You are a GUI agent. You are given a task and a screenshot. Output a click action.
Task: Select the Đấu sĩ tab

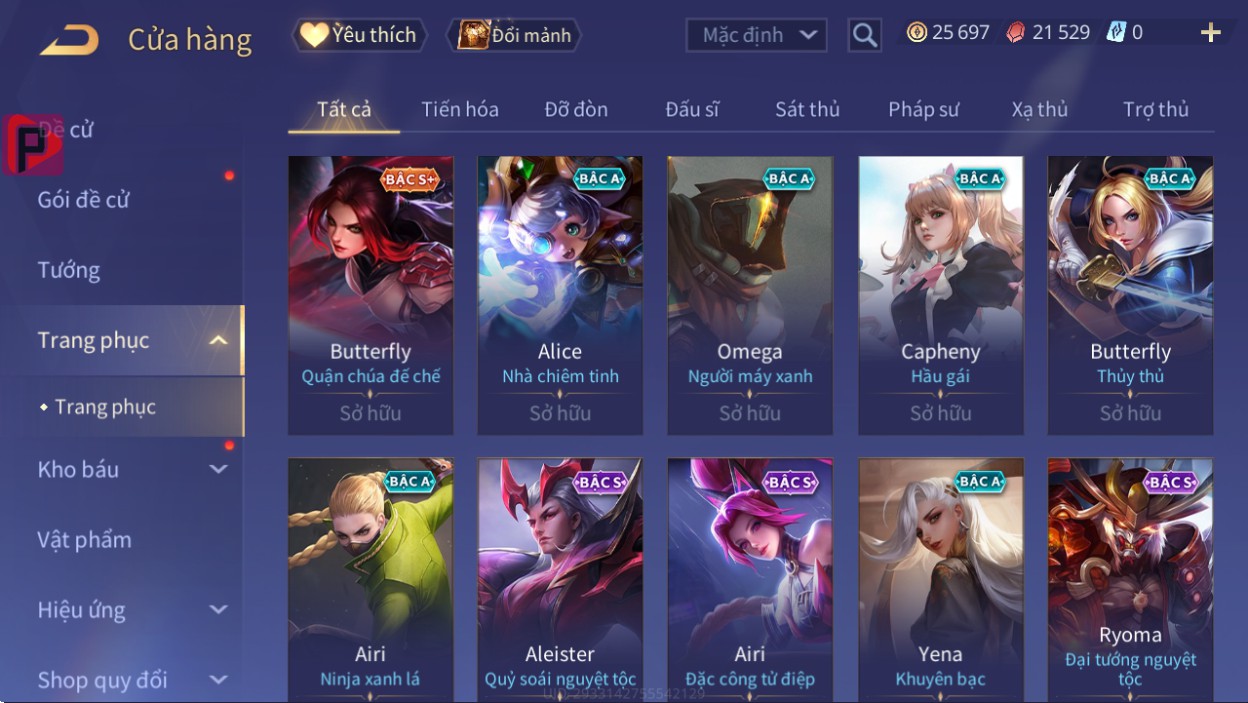(692, 109)
